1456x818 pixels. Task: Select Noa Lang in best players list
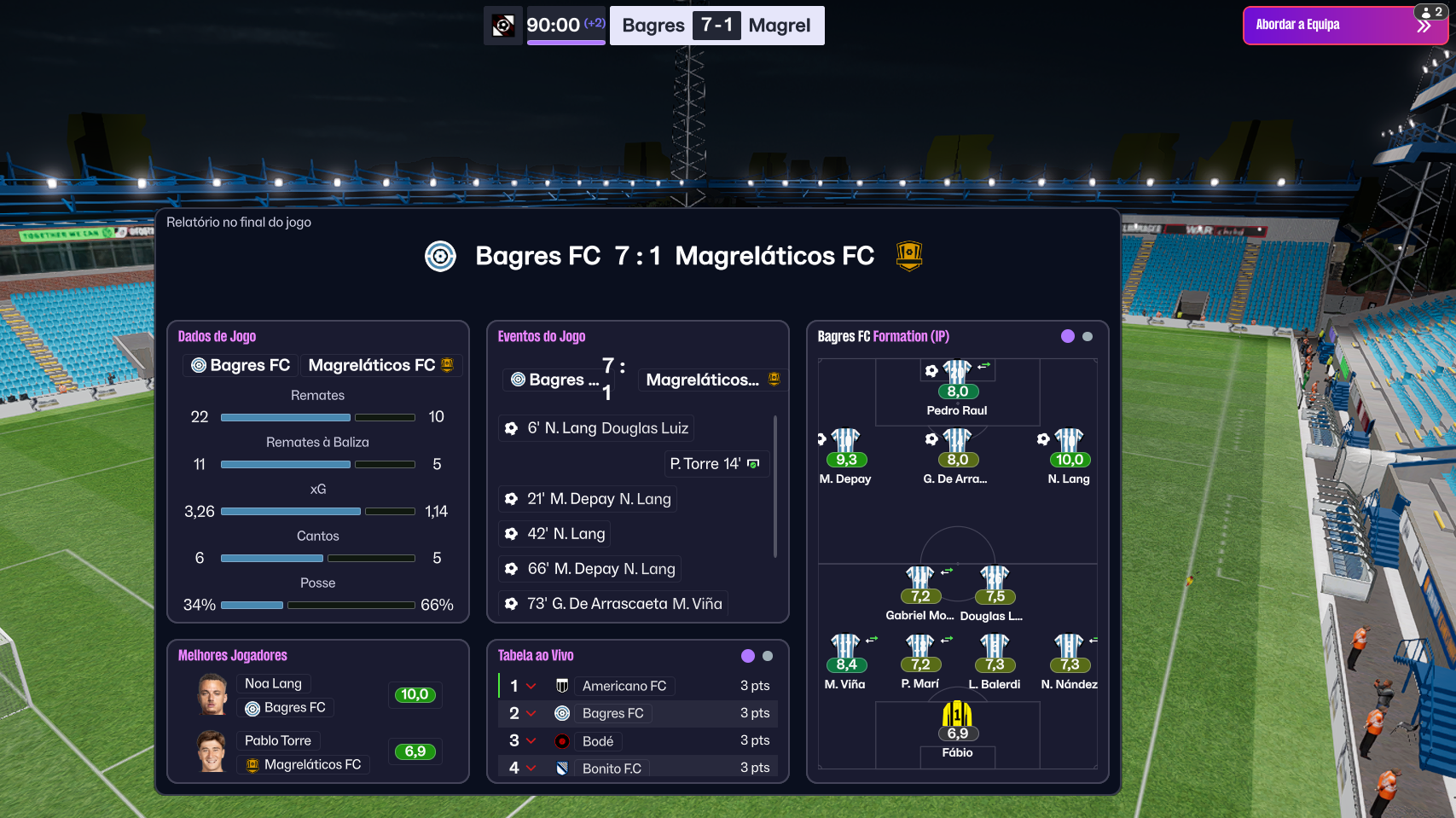coord(273,683)
